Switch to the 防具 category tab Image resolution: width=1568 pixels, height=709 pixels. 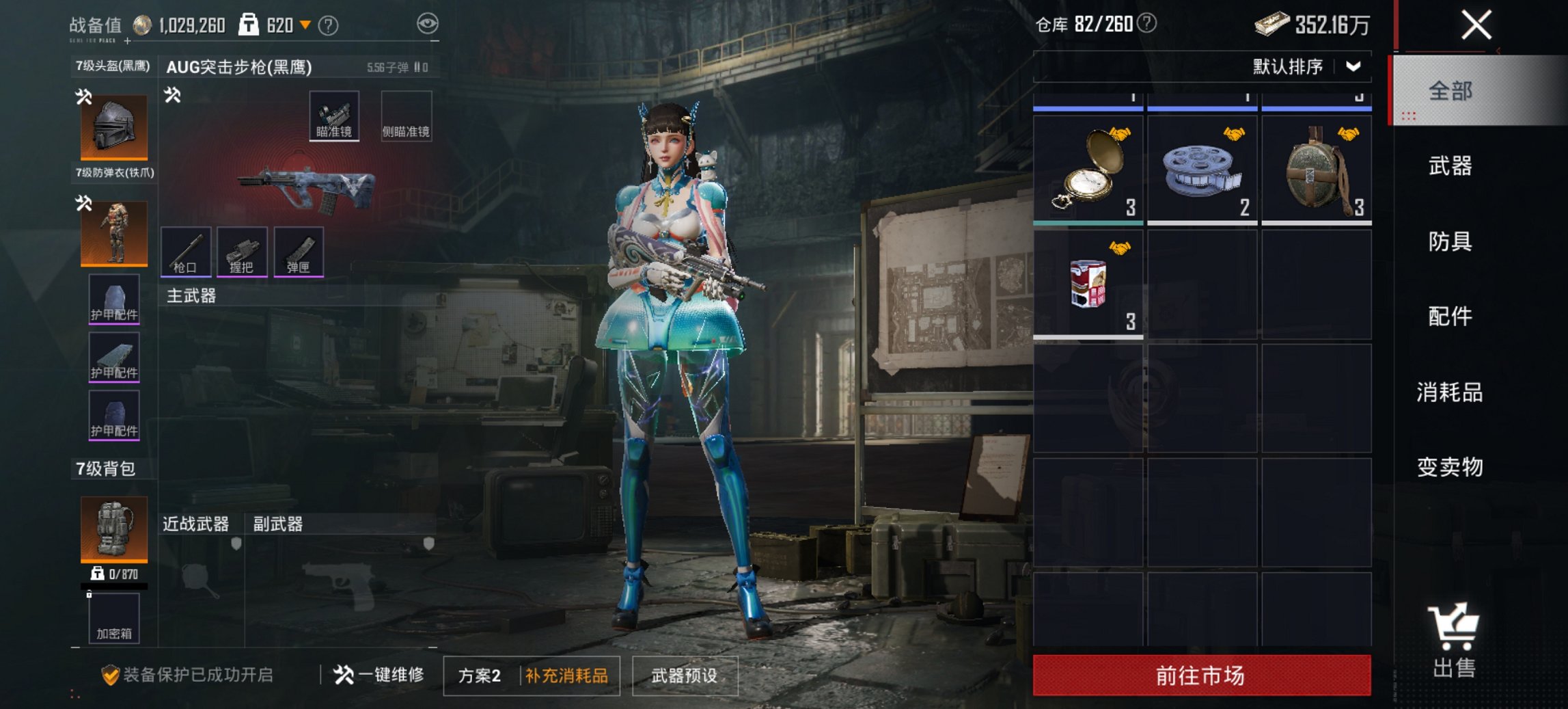click(1450, 241)
